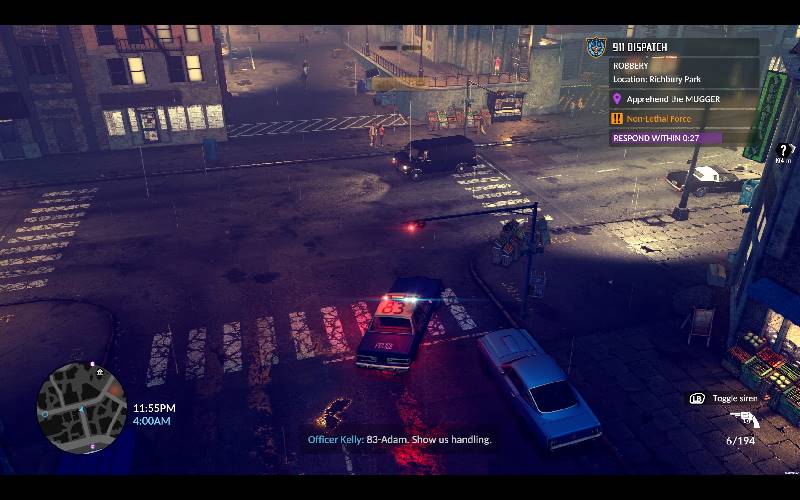
Task: Select the revolver weapon icon
Action: [x=744, y=420]
